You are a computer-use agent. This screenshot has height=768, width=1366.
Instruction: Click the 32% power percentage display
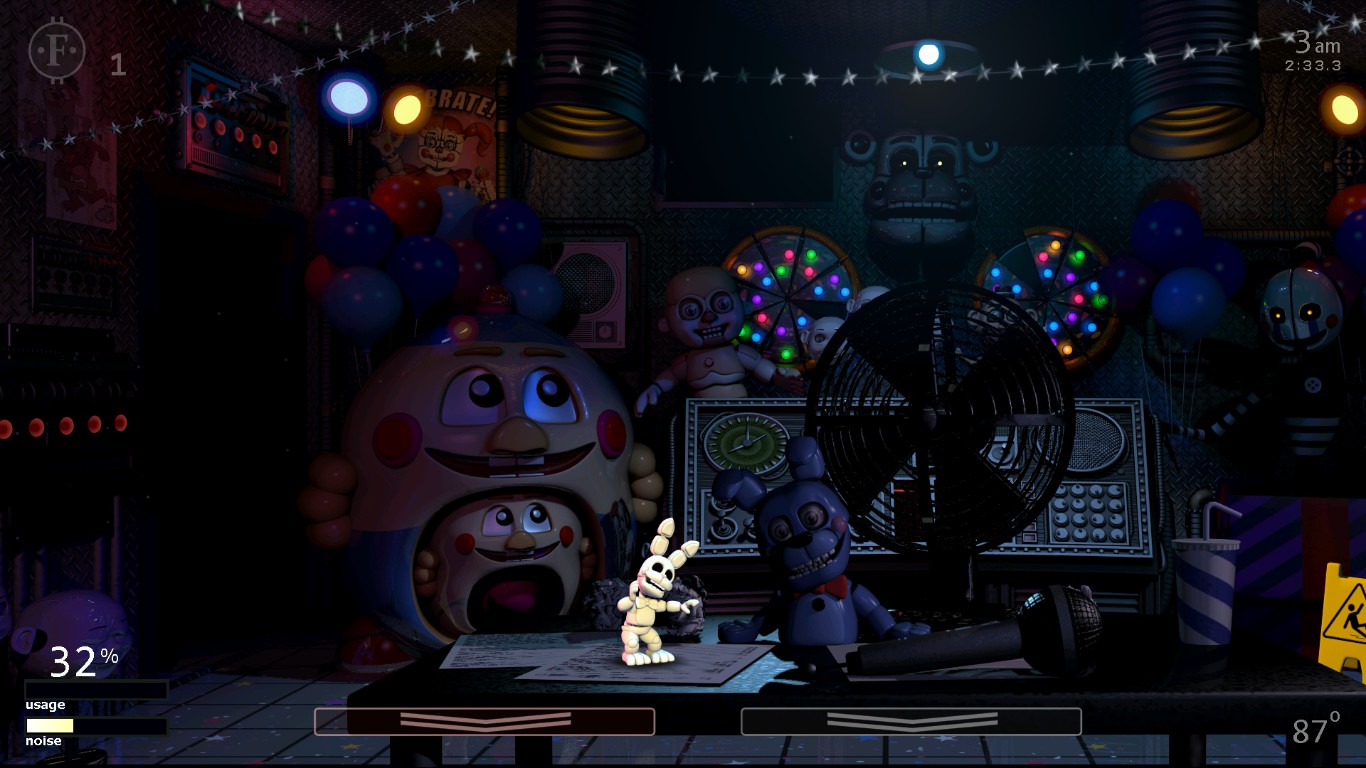80,660
